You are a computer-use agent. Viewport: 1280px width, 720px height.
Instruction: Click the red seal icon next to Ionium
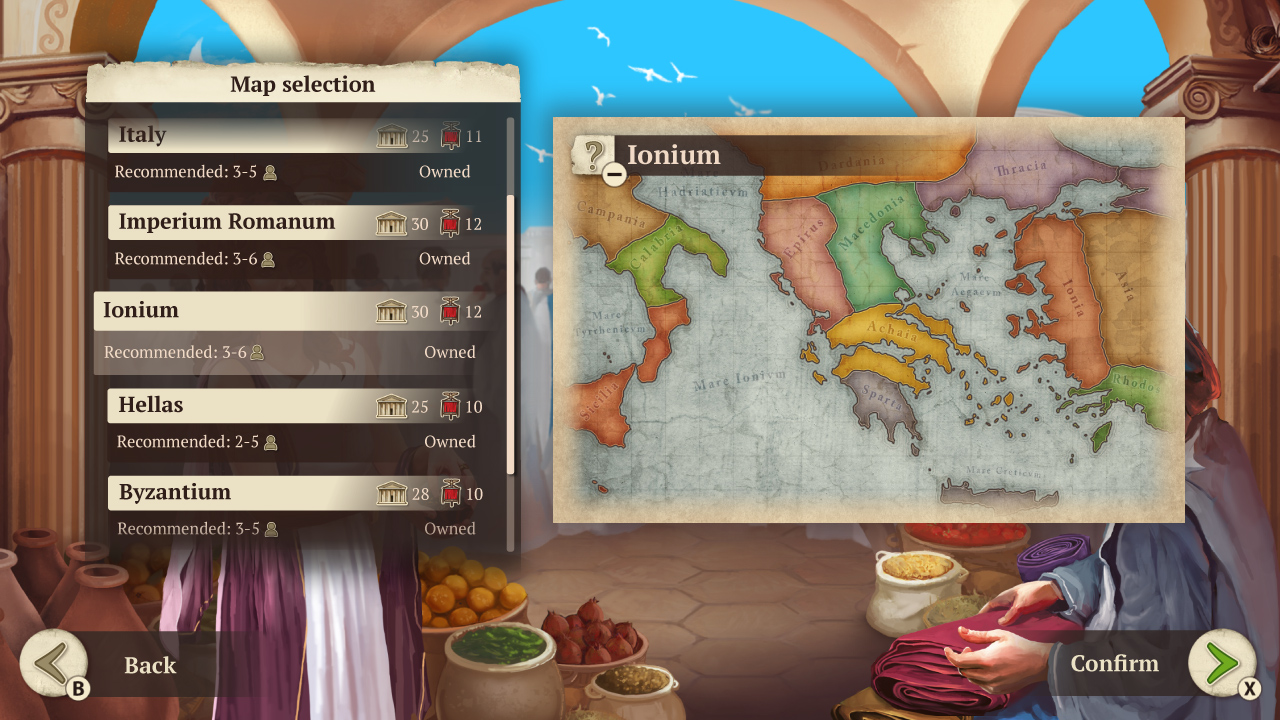point(452,311)
